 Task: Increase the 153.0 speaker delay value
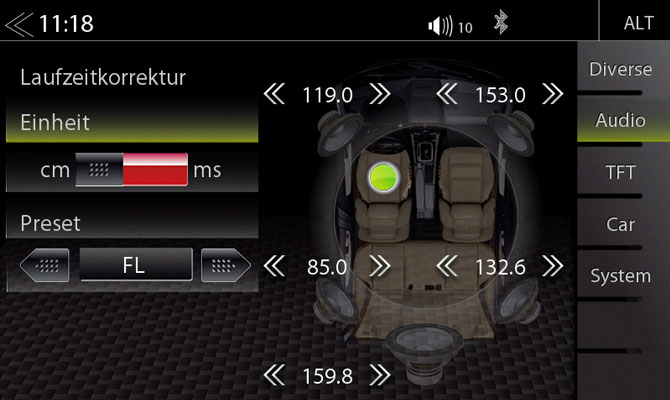(553, 94)
